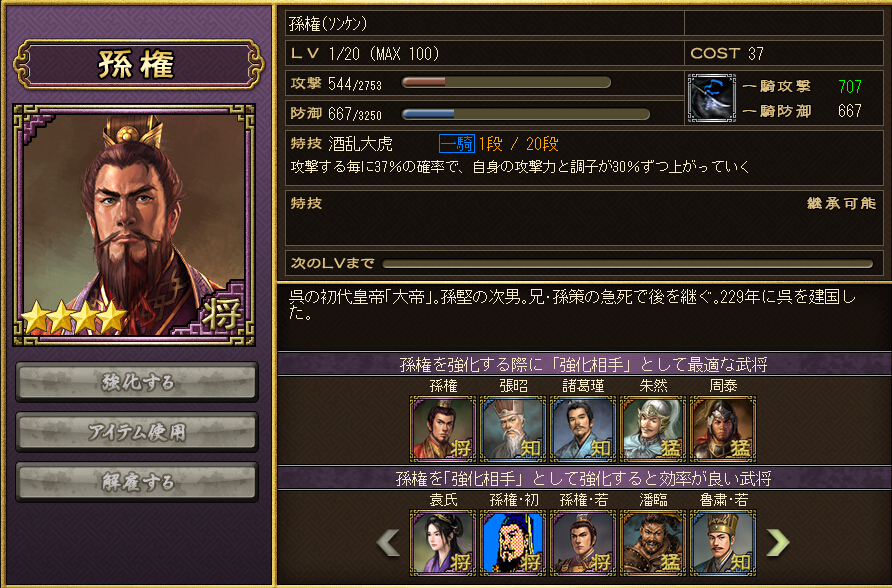Click the cavalry unit type icon

[x=712, y=98]
